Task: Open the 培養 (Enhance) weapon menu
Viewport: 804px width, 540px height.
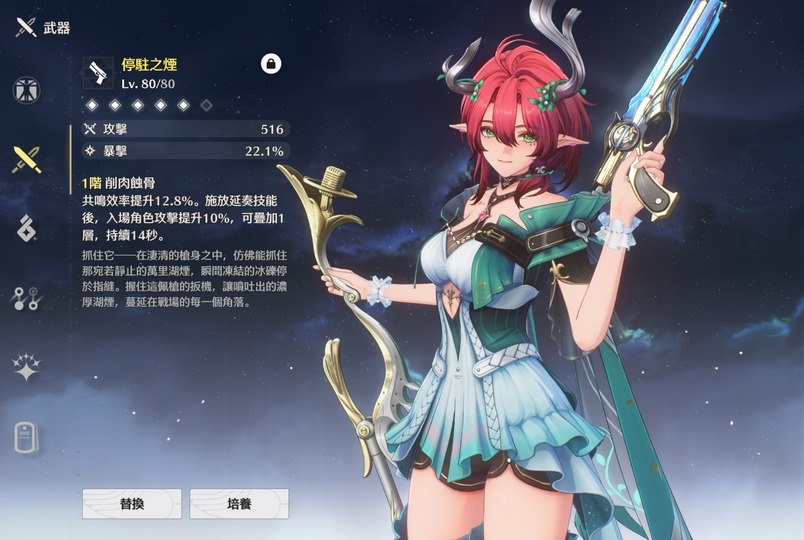Action: click(x=239, y=504)
